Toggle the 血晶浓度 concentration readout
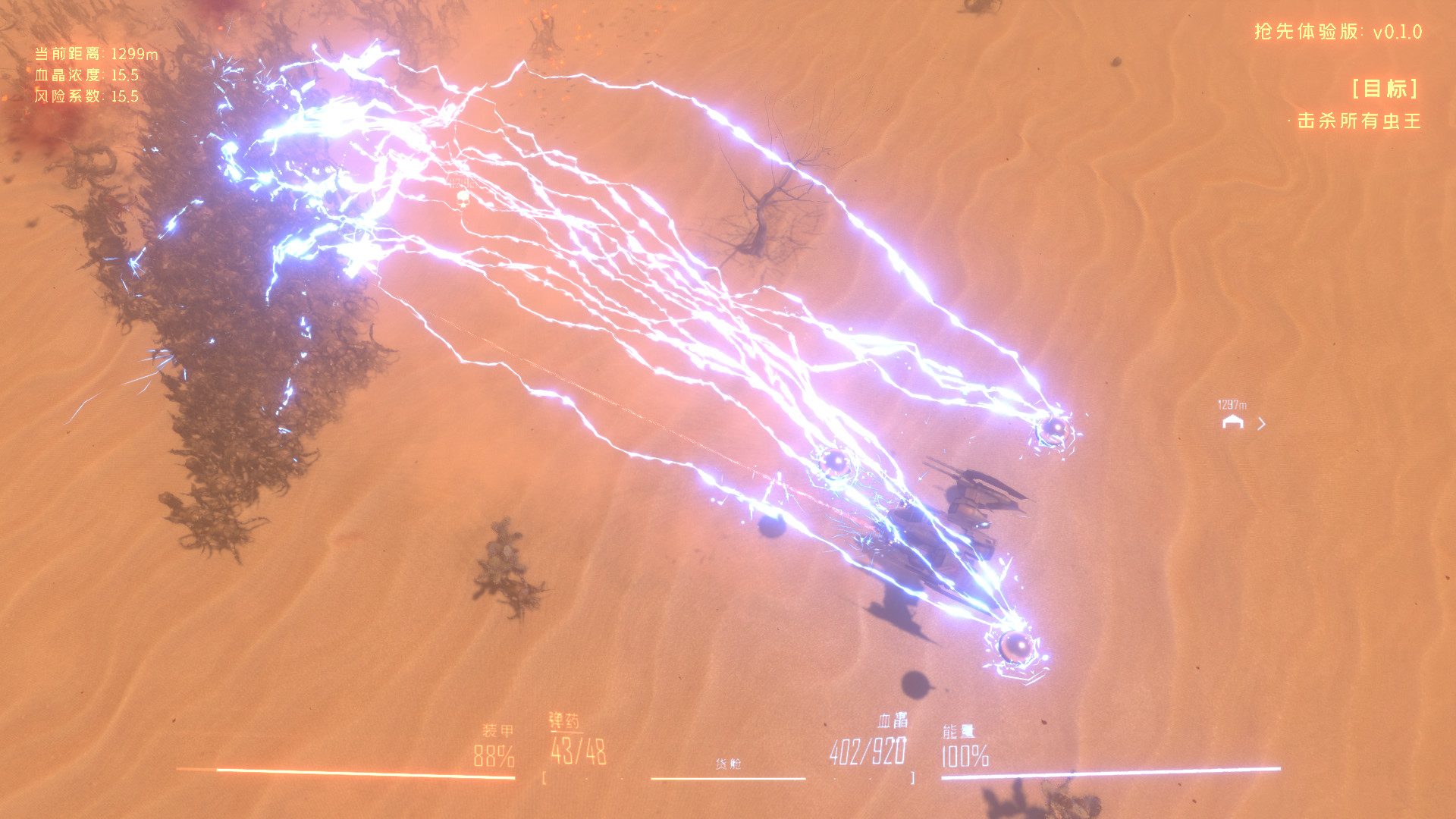1456x819 pixels. coord(84,75)
